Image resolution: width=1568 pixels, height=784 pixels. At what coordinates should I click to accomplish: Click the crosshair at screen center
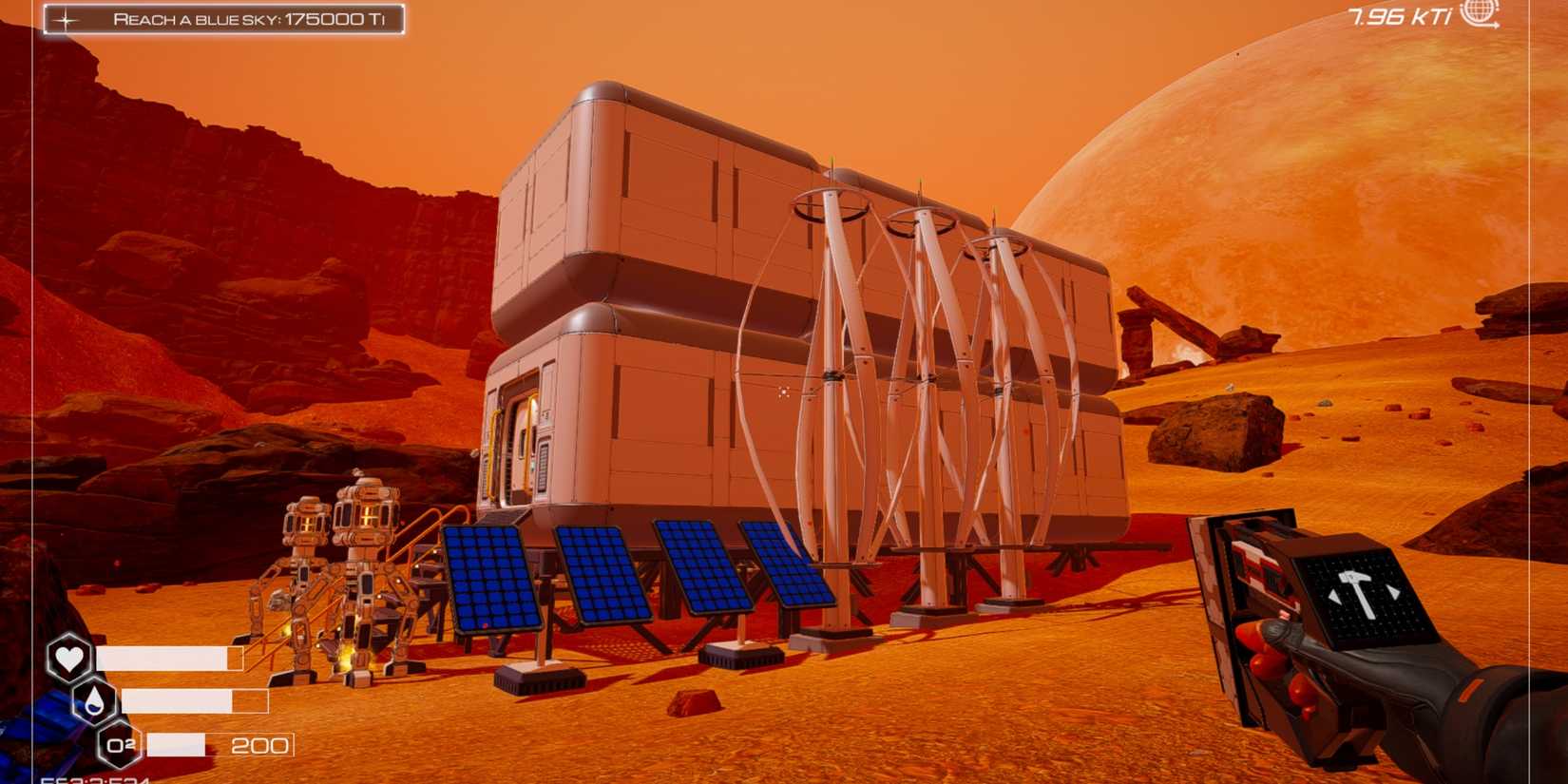(781, 390)
